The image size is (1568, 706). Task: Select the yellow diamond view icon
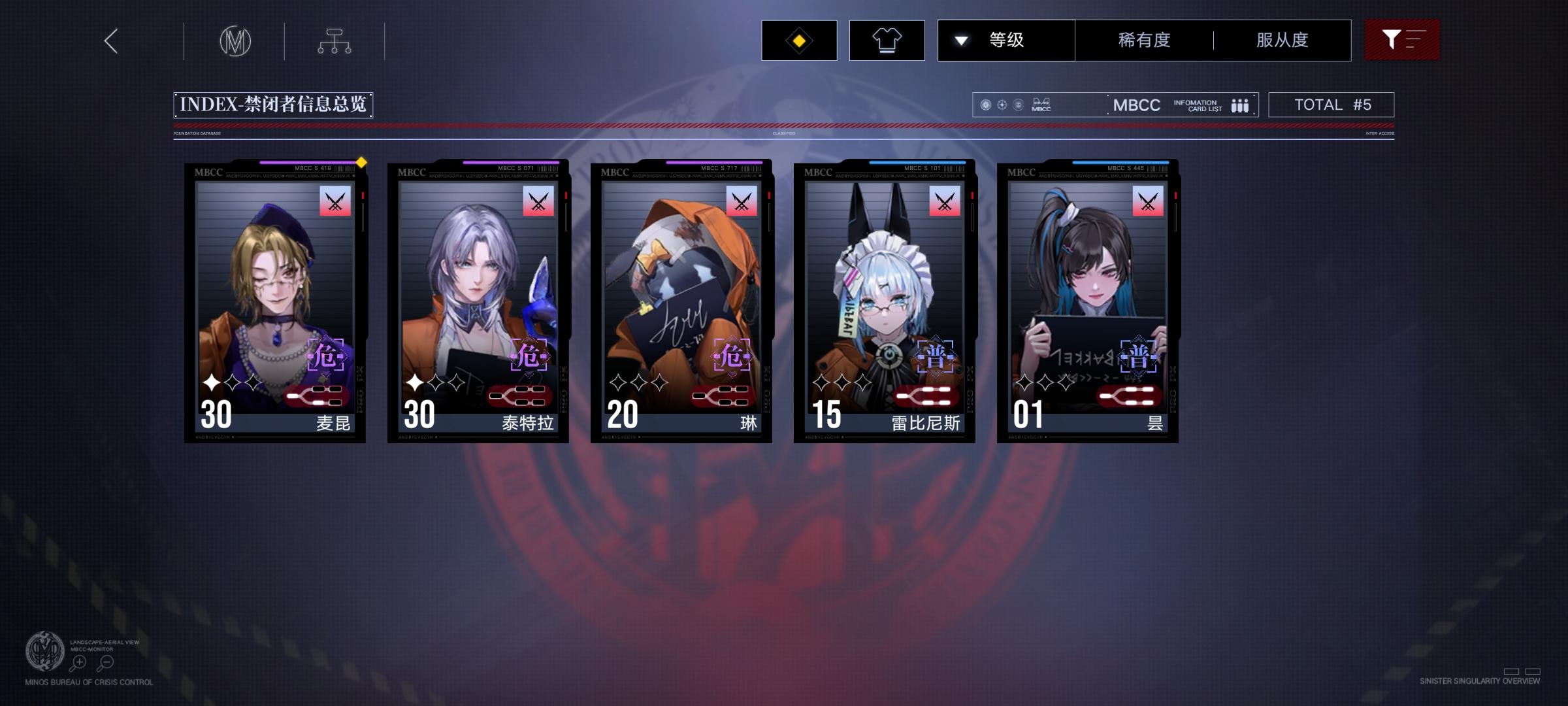[798, 39]
